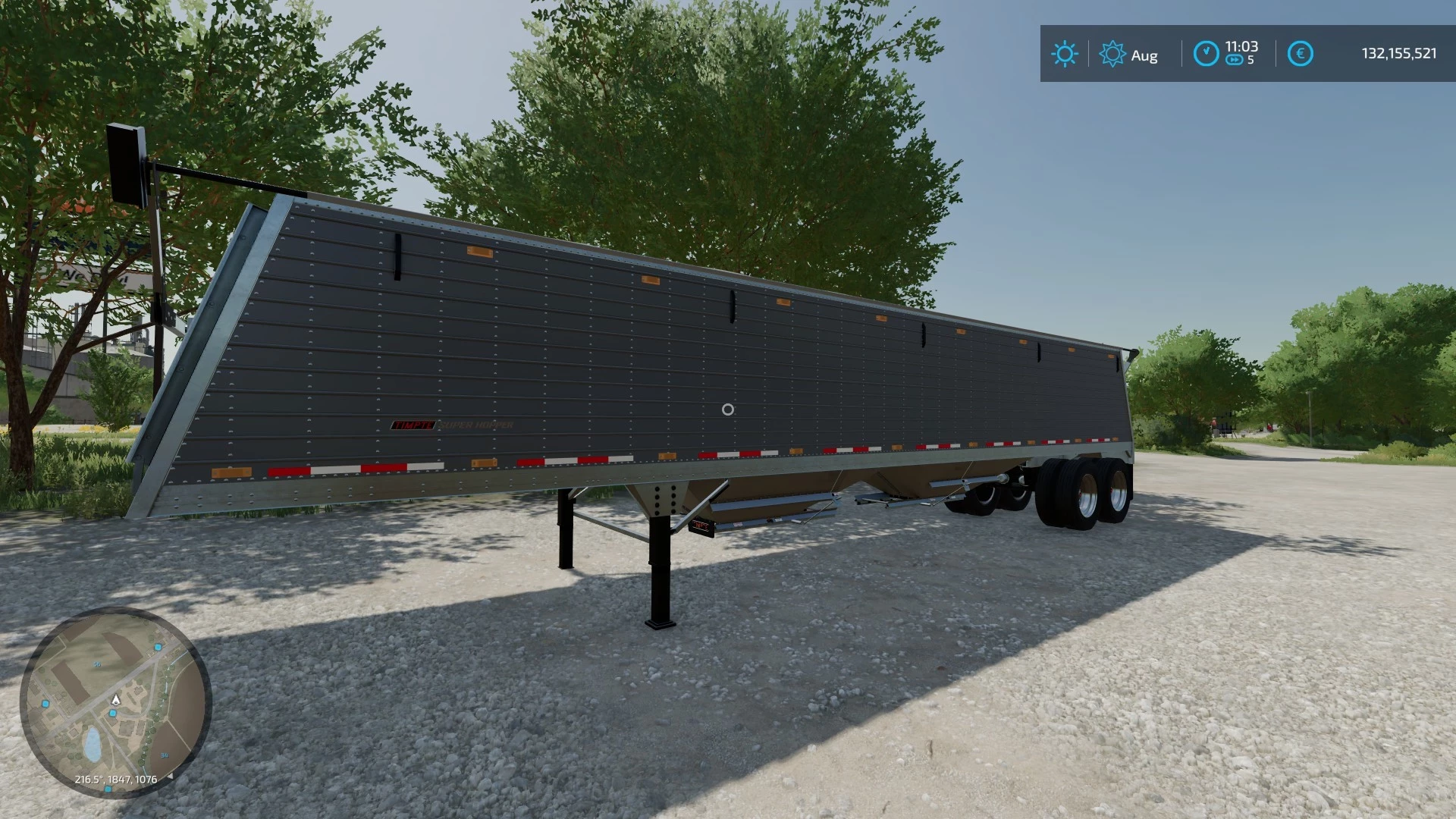Click the Aug month label
1456x819 pixels.
coord(1145,55)
